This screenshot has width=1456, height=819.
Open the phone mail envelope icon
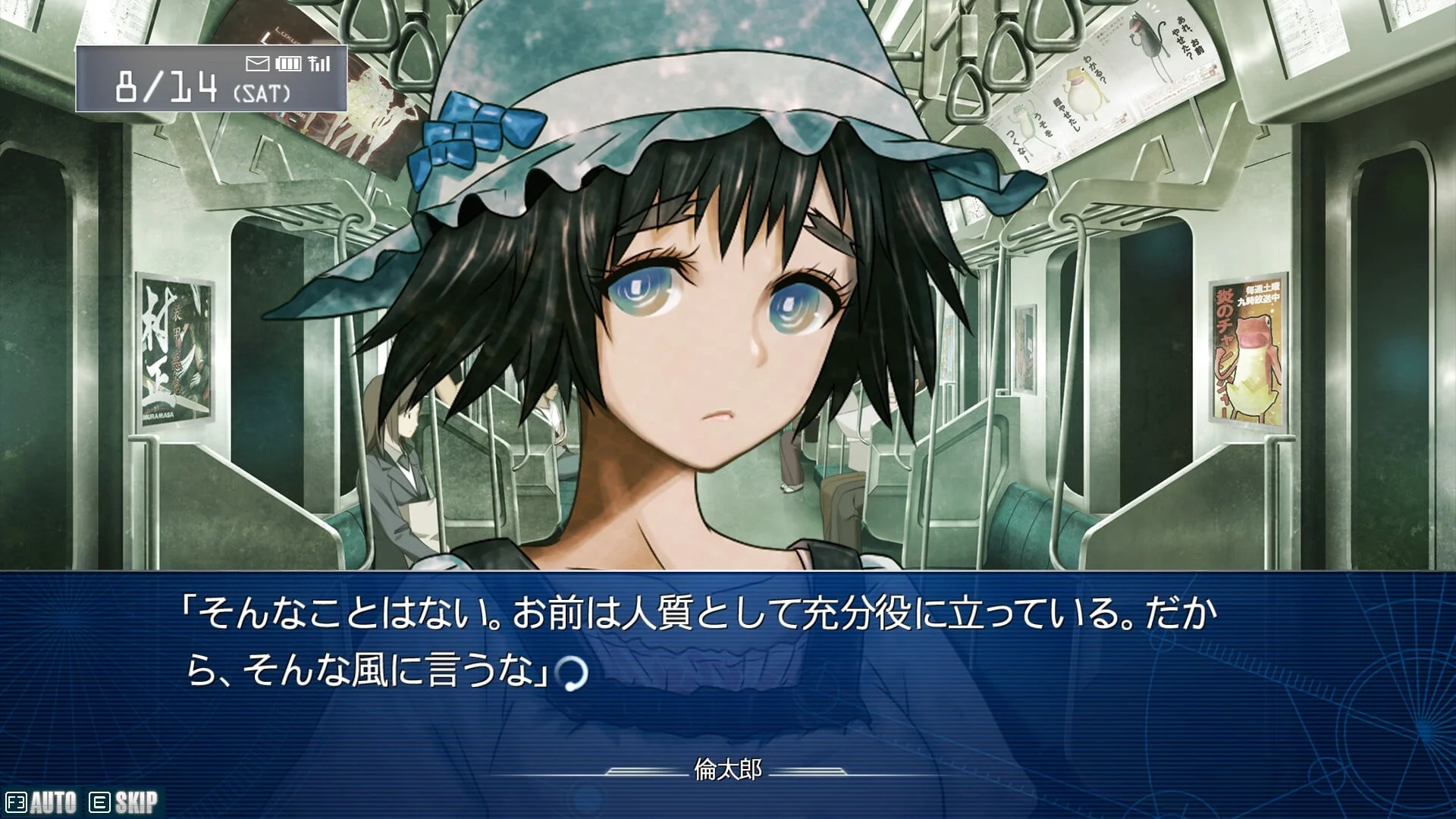point(258,64)
